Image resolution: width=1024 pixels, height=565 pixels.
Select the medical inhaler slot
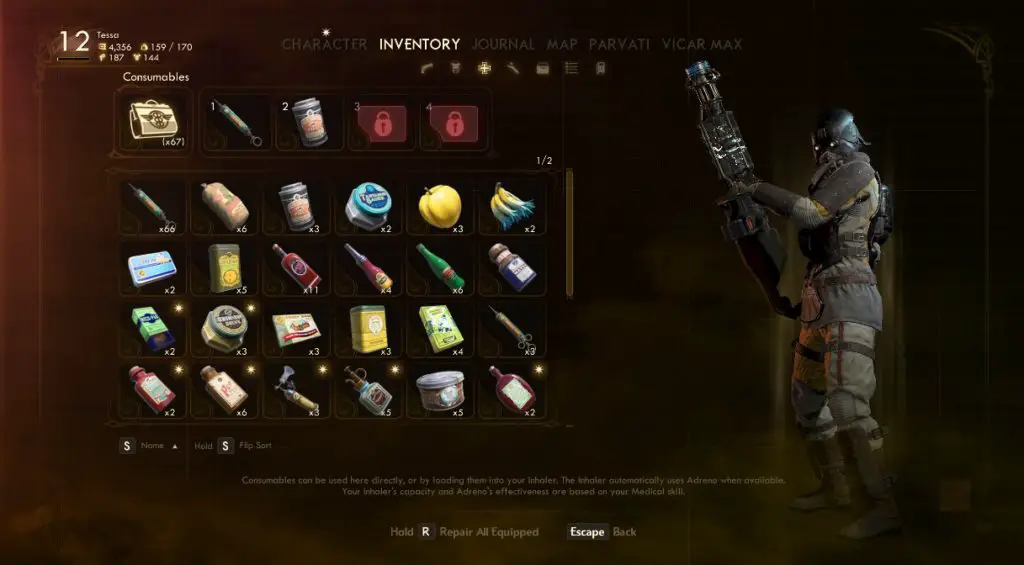pos(153,120)
